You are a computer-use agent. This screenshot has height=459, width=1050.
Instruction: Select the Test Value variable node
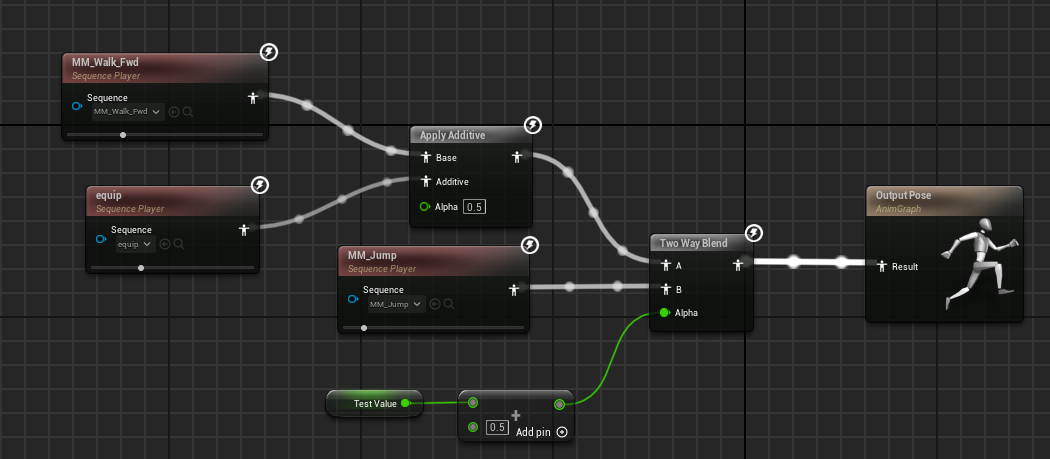point(369,404)
